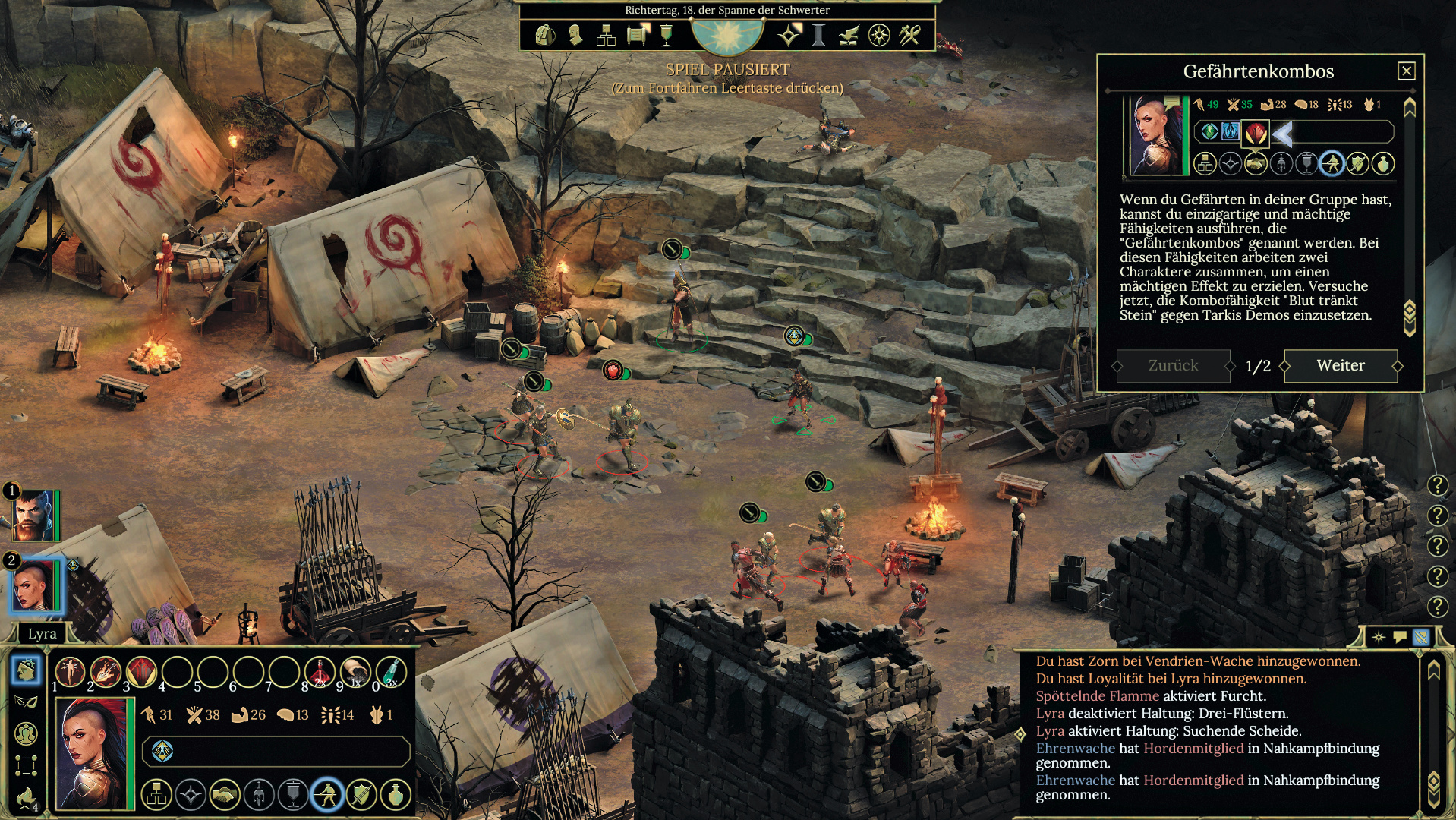Activate the red combo ability in slot 3
This screenshot has height=820, width=1456.
(x=141, y=671)
